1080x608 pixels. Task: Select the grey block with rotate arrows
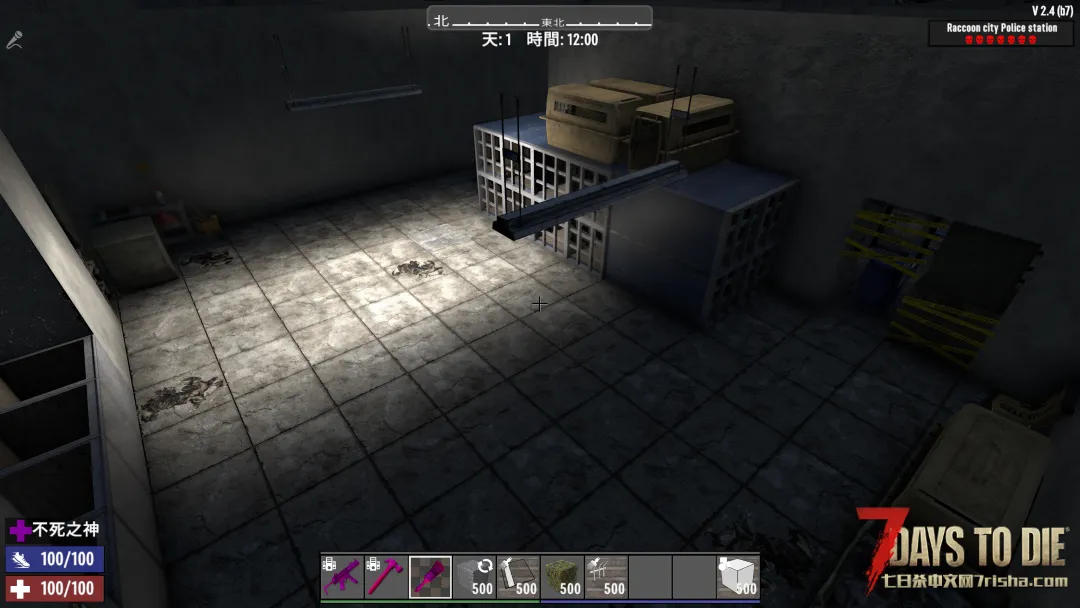pos(474,577)
